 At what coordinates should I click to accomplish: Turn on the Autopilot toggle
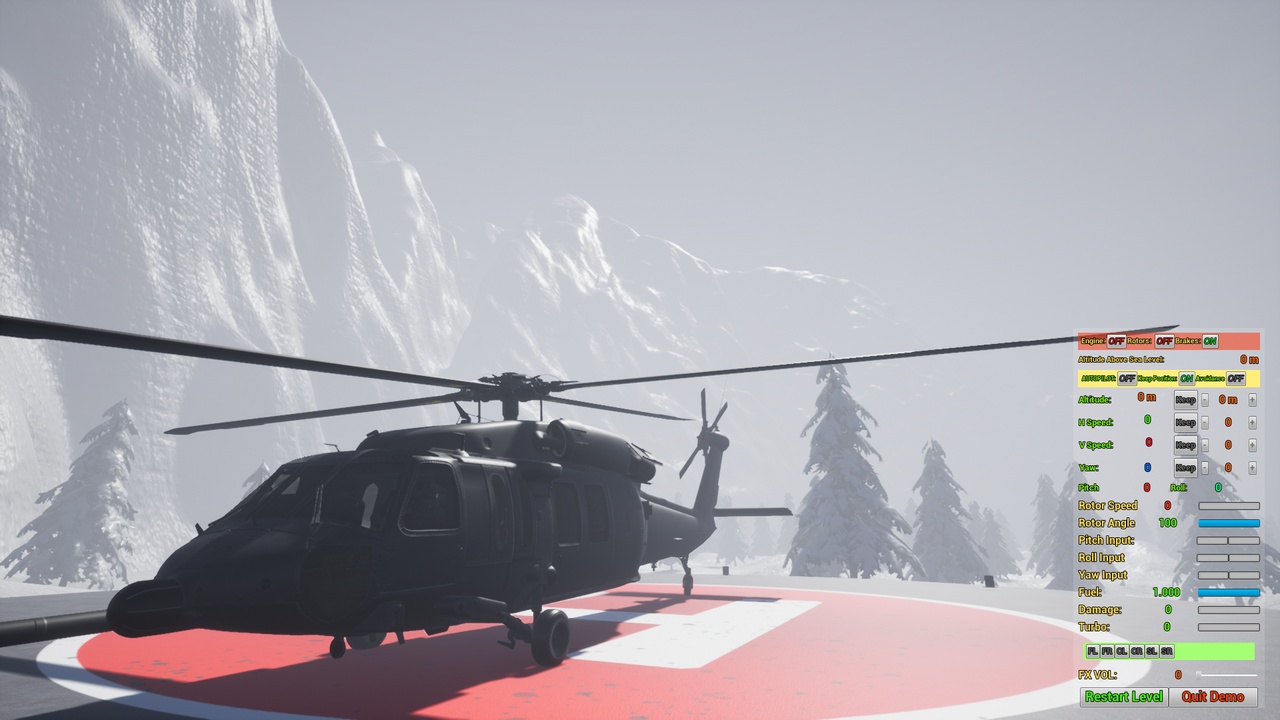coord(1127,379)
